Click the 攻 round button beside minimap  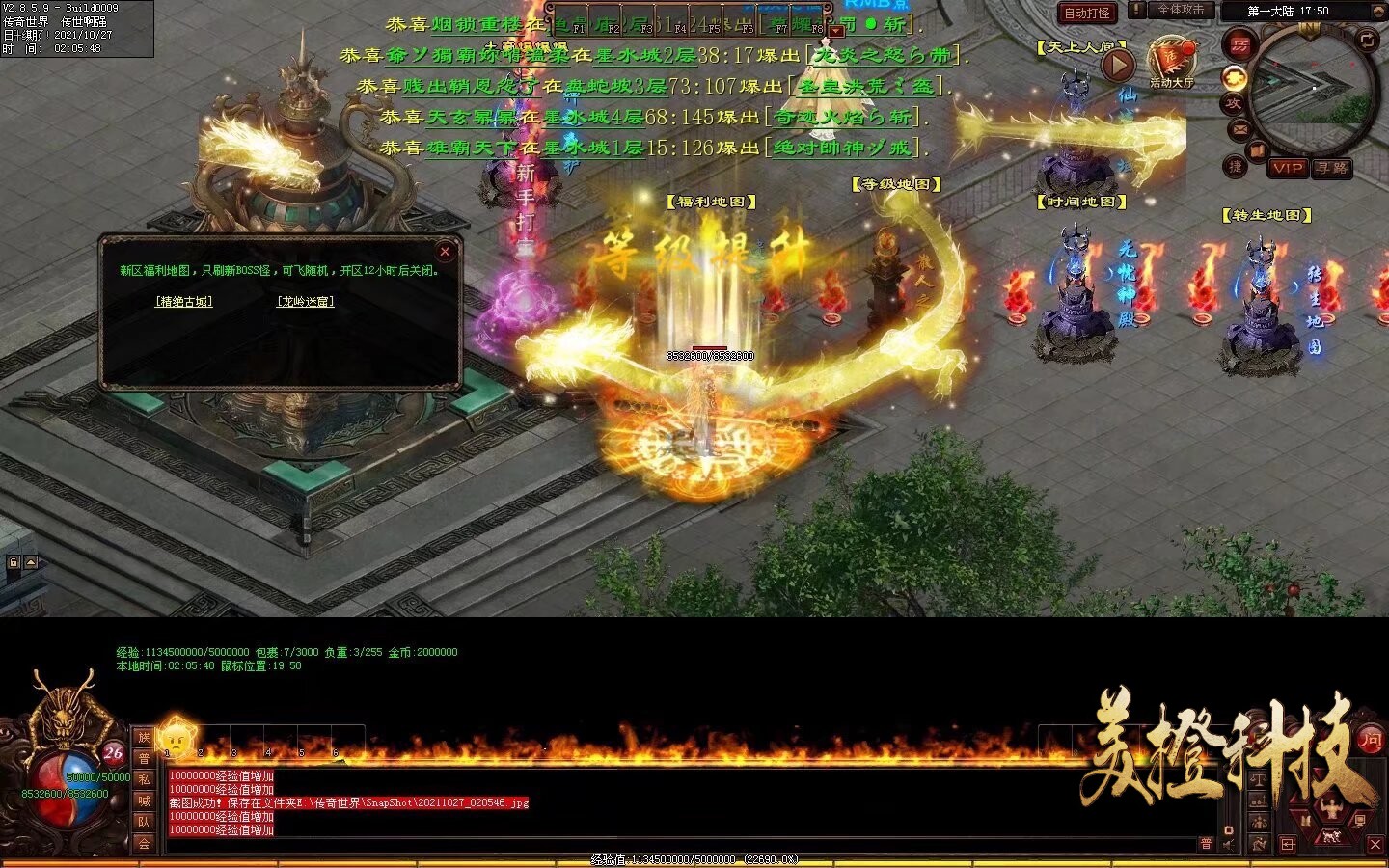pos(1234,103)
